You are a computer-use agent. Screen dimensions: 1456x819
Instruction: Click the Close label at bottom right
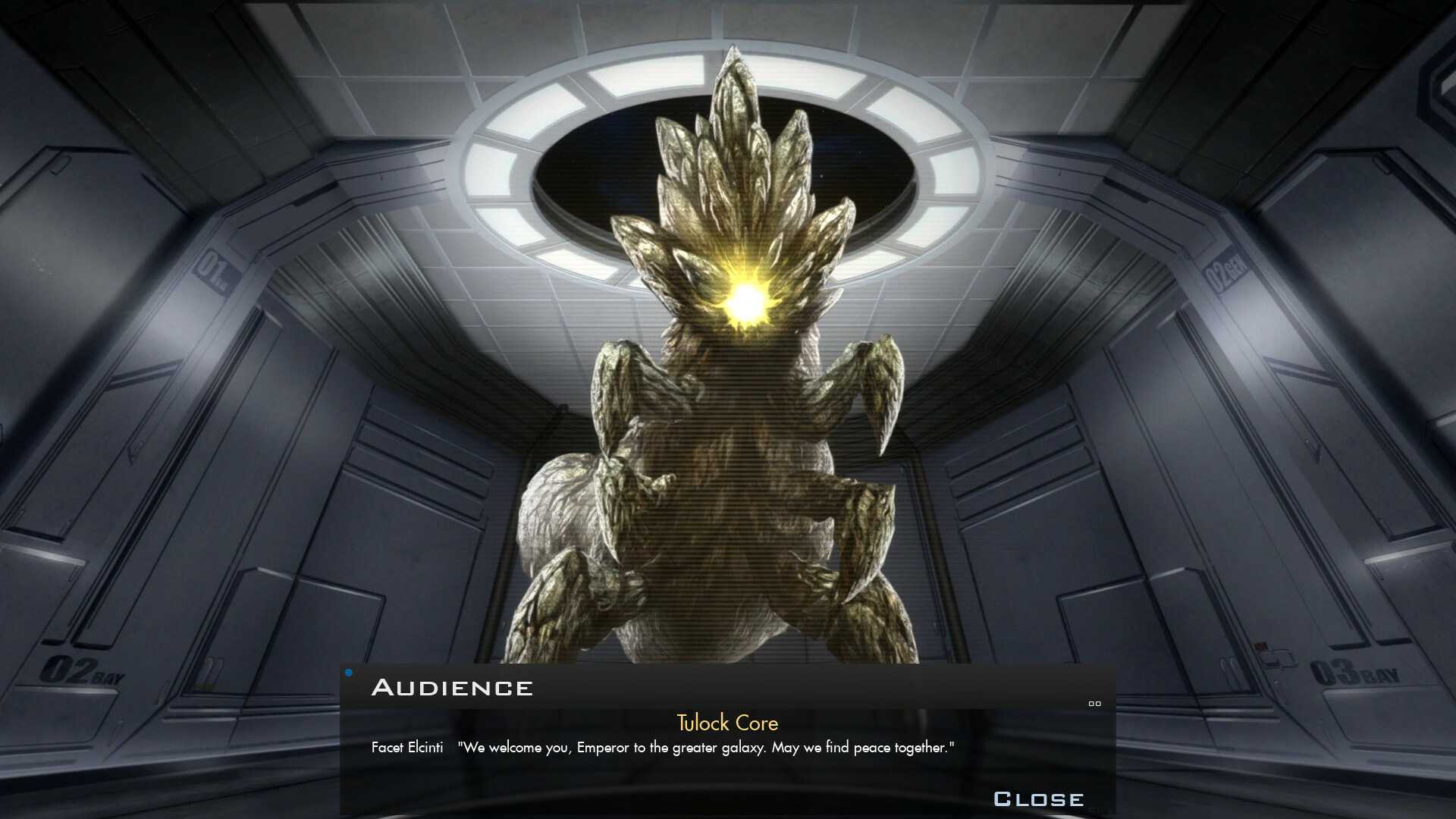point(1039,798)
